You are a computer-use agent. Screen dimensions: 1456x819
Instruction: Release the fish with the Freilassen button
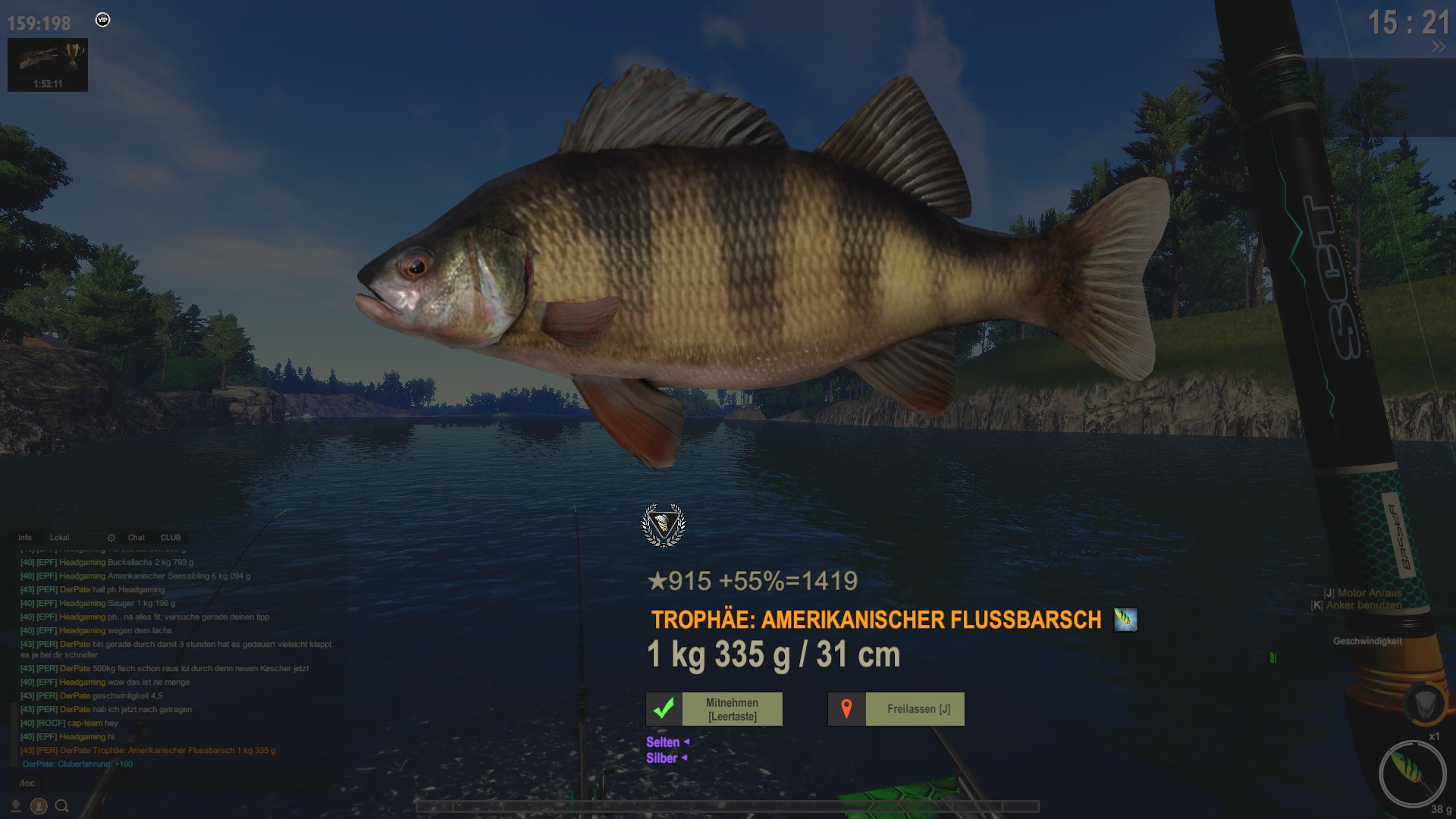point(896,709)
